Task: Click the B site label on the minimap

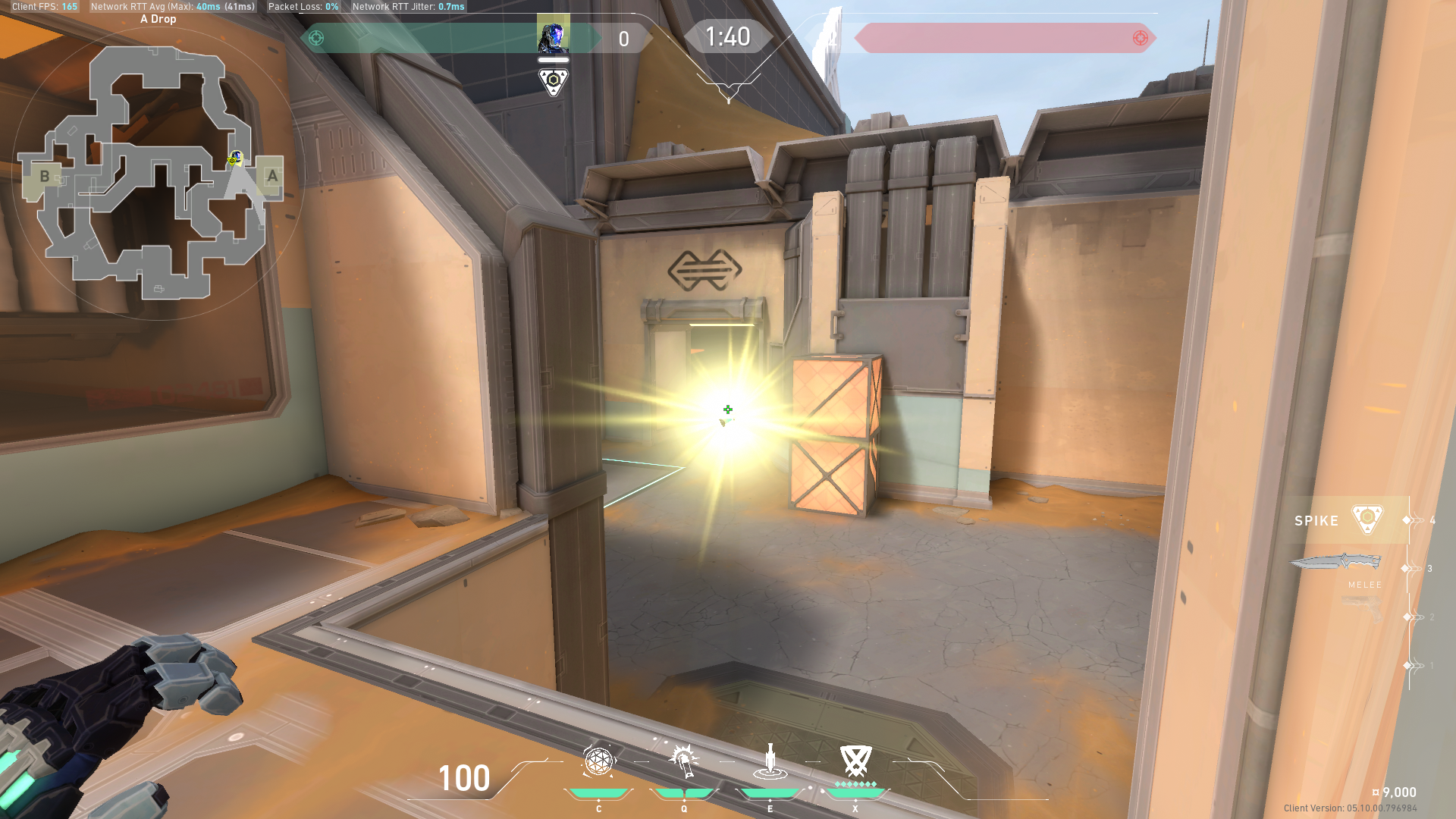Action: (x=45, y=175)
